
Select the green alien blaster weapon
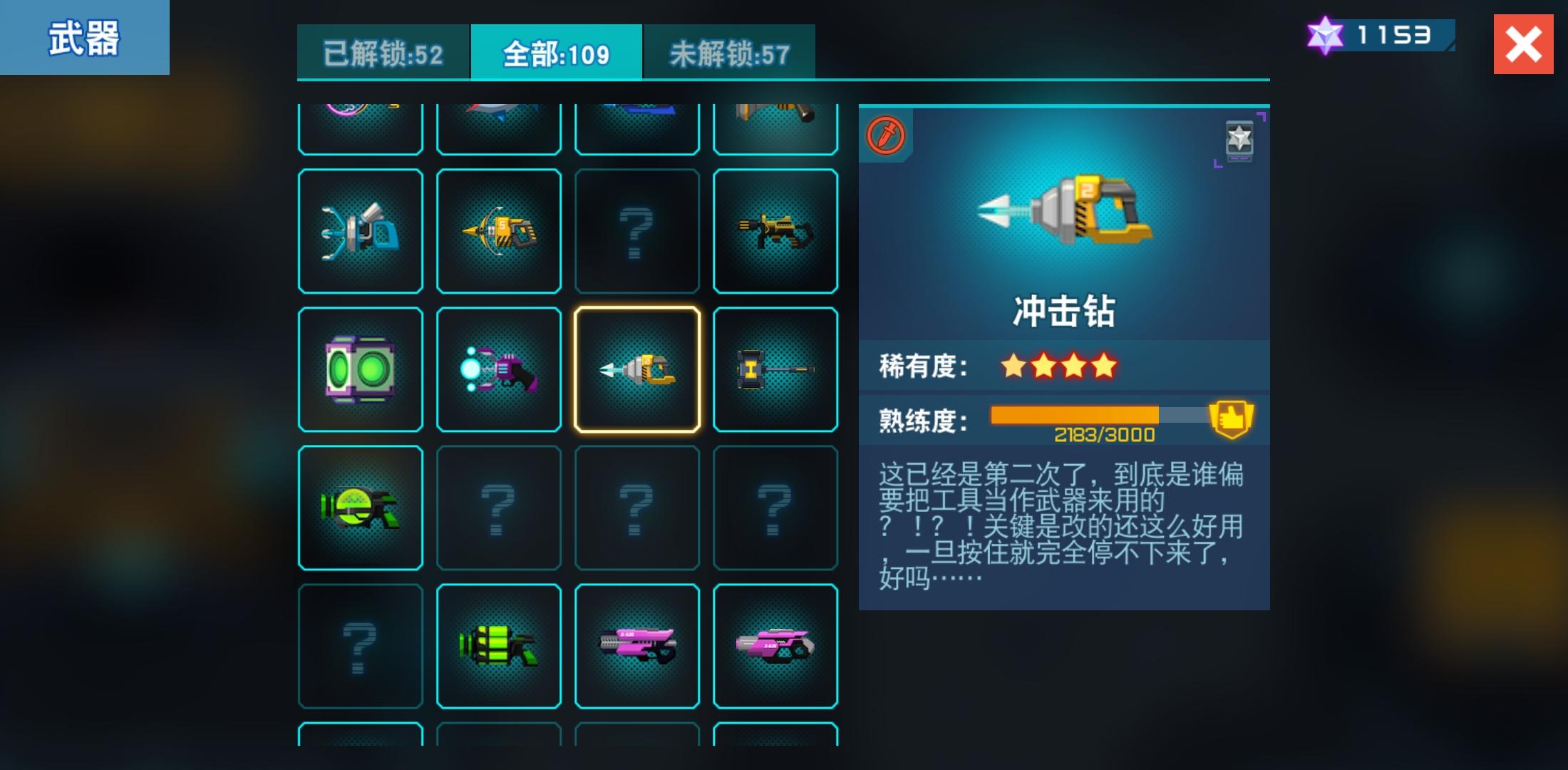coord(361,507)
